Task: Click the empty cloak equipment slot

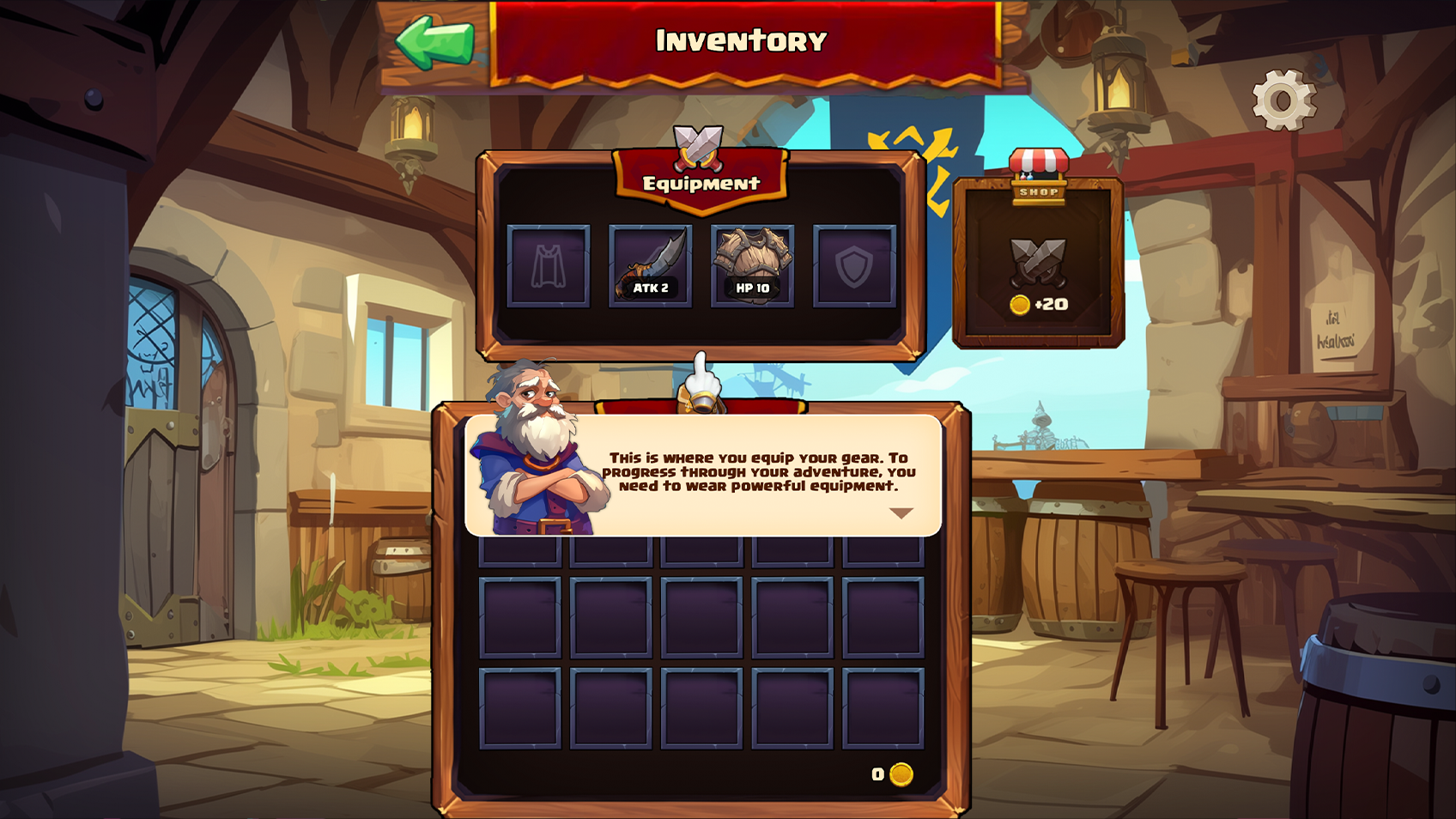Action: (549, 266)
